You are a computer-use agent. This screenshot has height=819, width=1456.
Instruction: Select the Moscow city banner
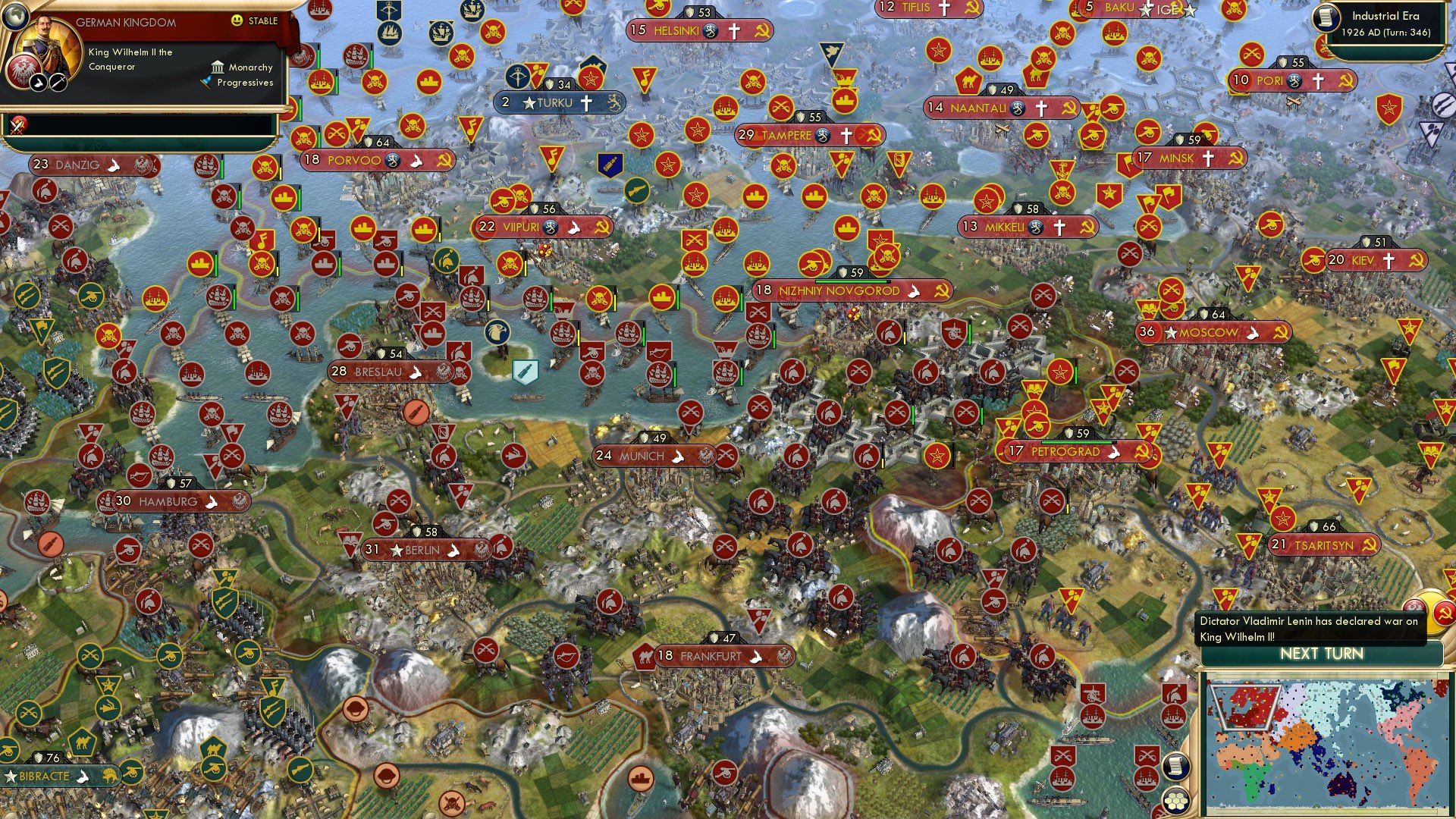coord(1210,331)
